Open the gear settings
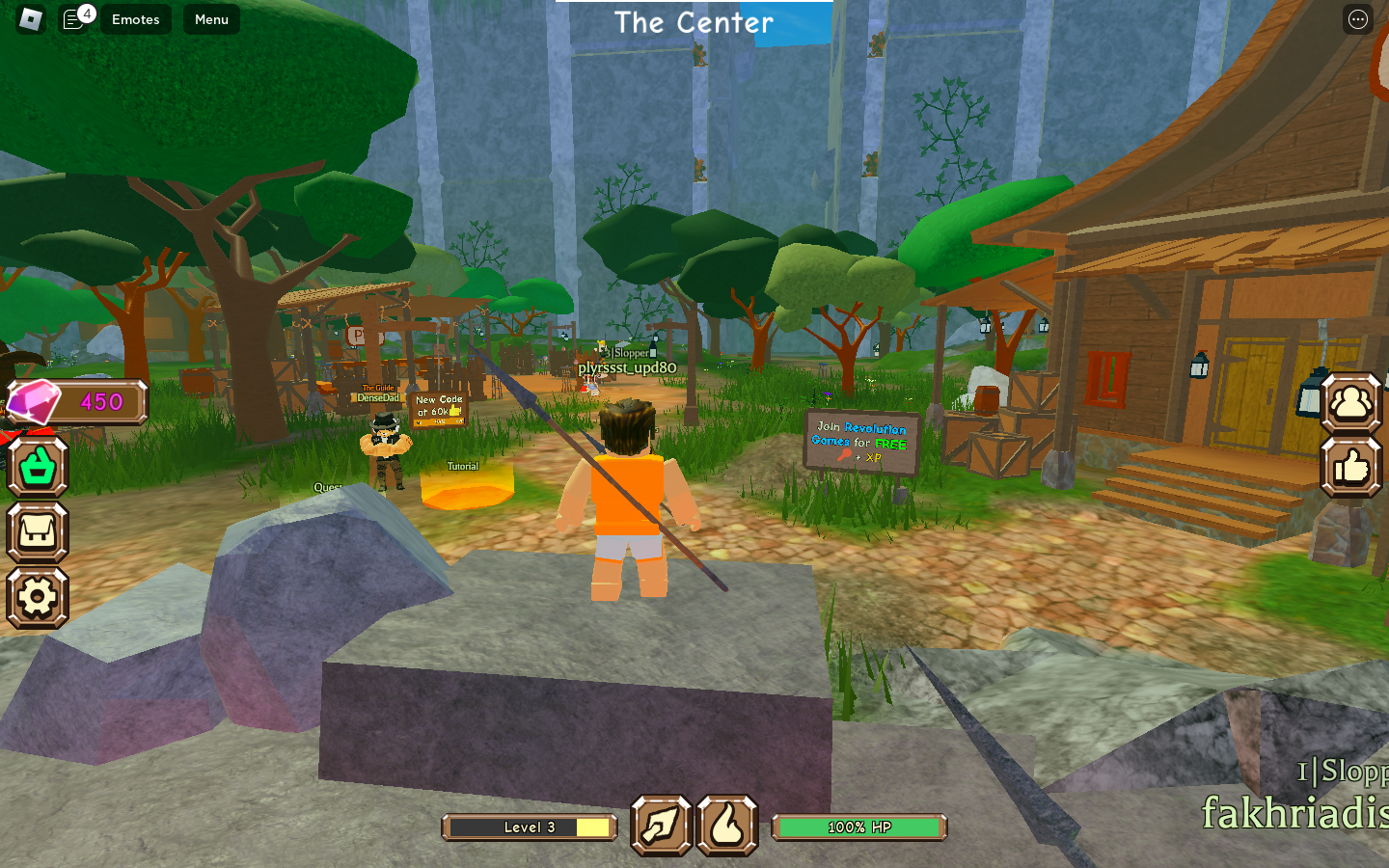 pos(38,598)
